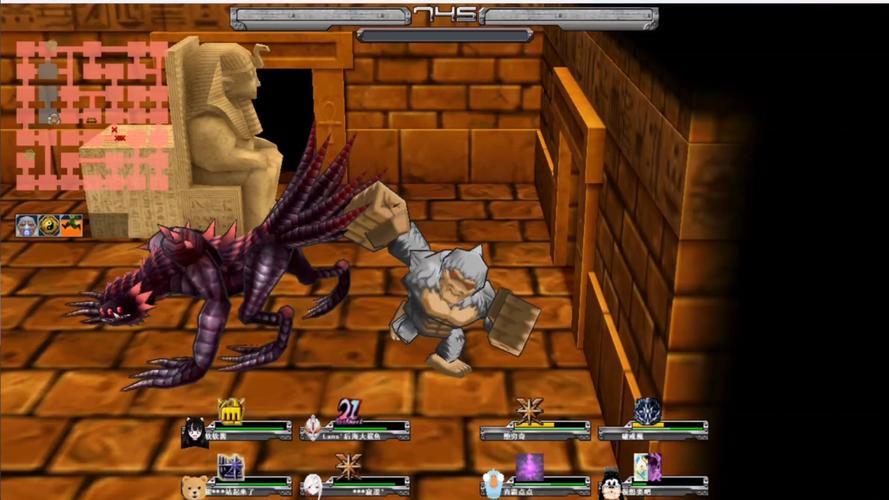889x500 pixels.
Task: Select the teddy bear player portrait
Action: pyautogui.click(x=194, y=487)
